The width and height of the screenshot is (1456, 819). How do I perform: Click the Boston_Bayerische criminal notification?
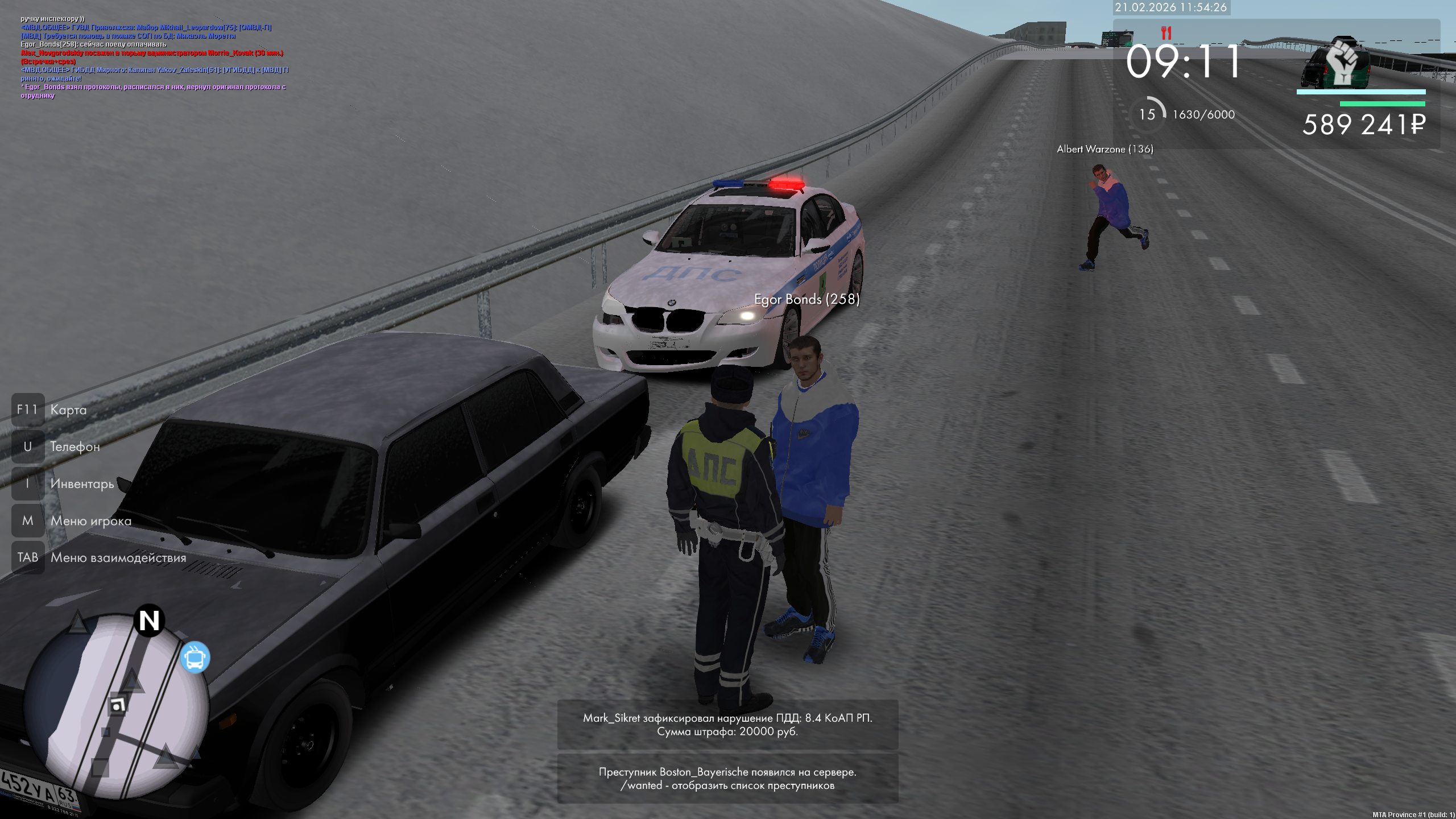727,779
